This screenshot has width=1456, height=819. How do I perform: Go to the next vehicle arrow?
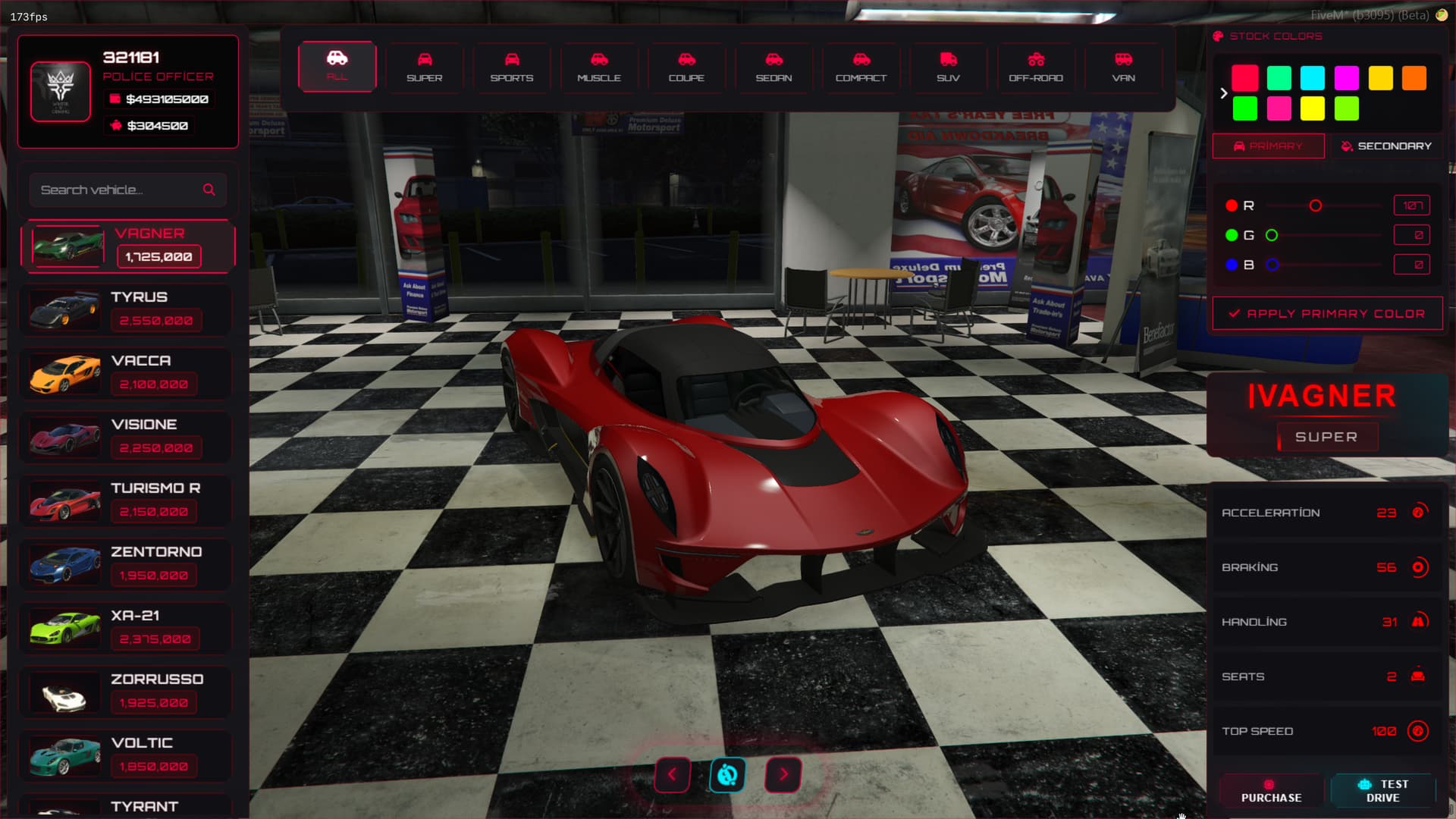(783, 774)
